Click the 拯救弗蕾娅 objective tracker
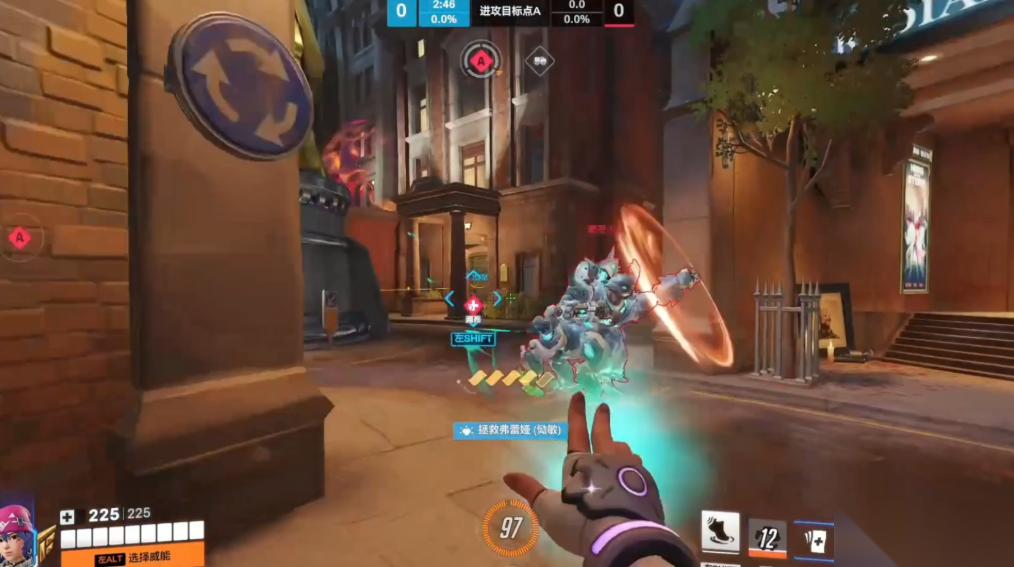 [x=510, y=430]
